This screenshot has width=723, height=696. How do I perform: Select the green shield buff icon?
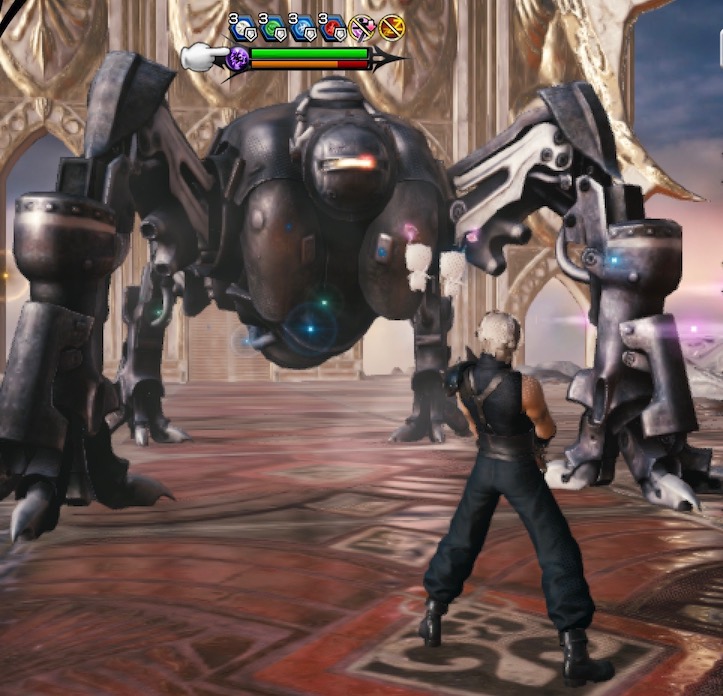tap(272, 27)
